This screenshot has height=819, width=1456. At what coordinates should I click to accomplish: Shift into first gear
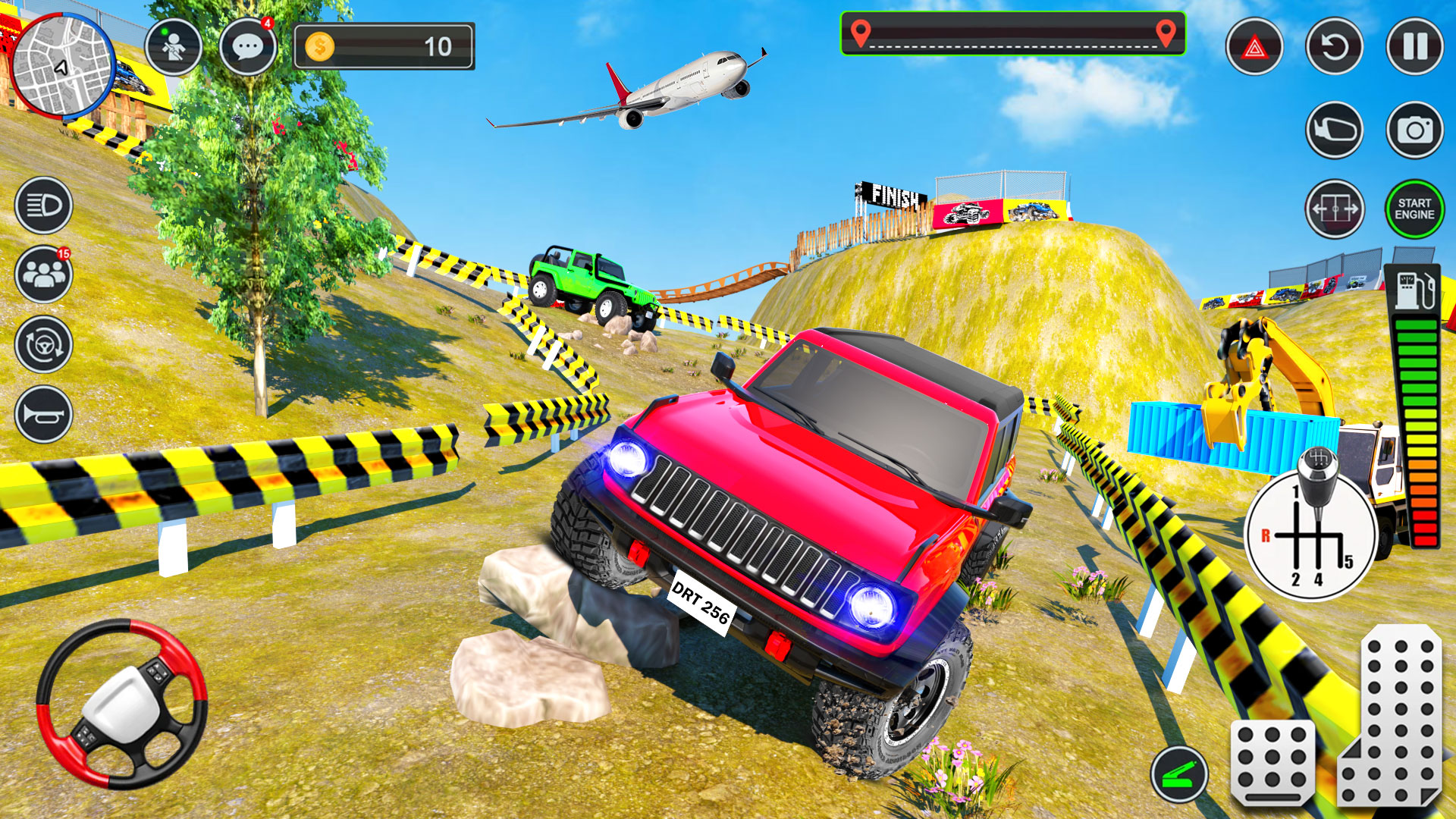(1294, 490)
